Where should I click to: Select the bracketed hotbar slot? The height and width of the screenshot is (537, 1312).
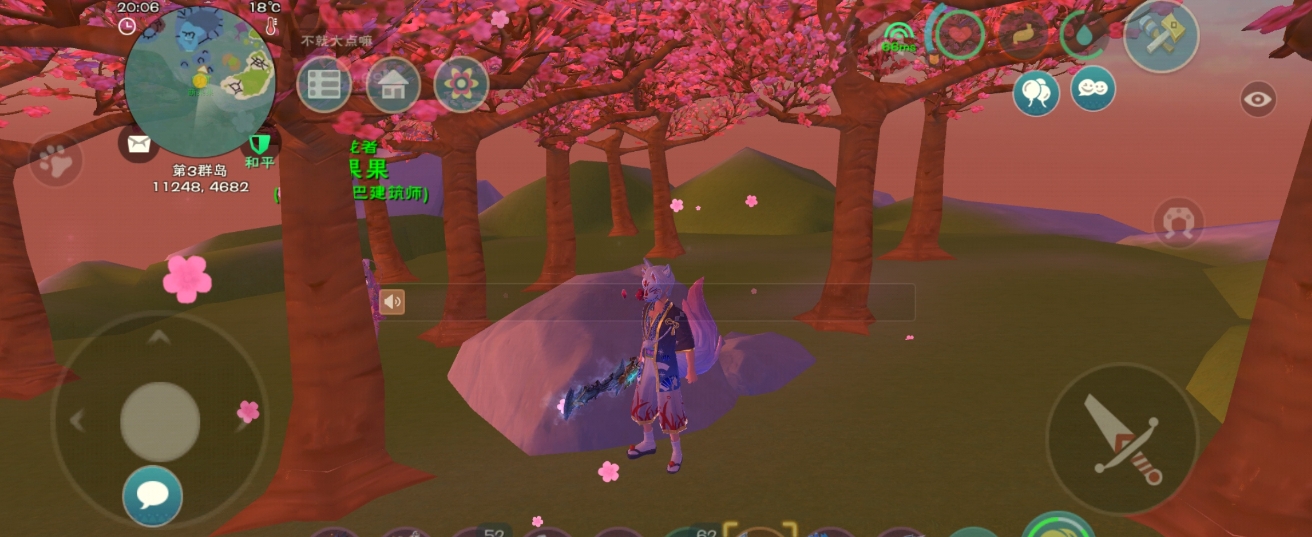tap(759, 530)
